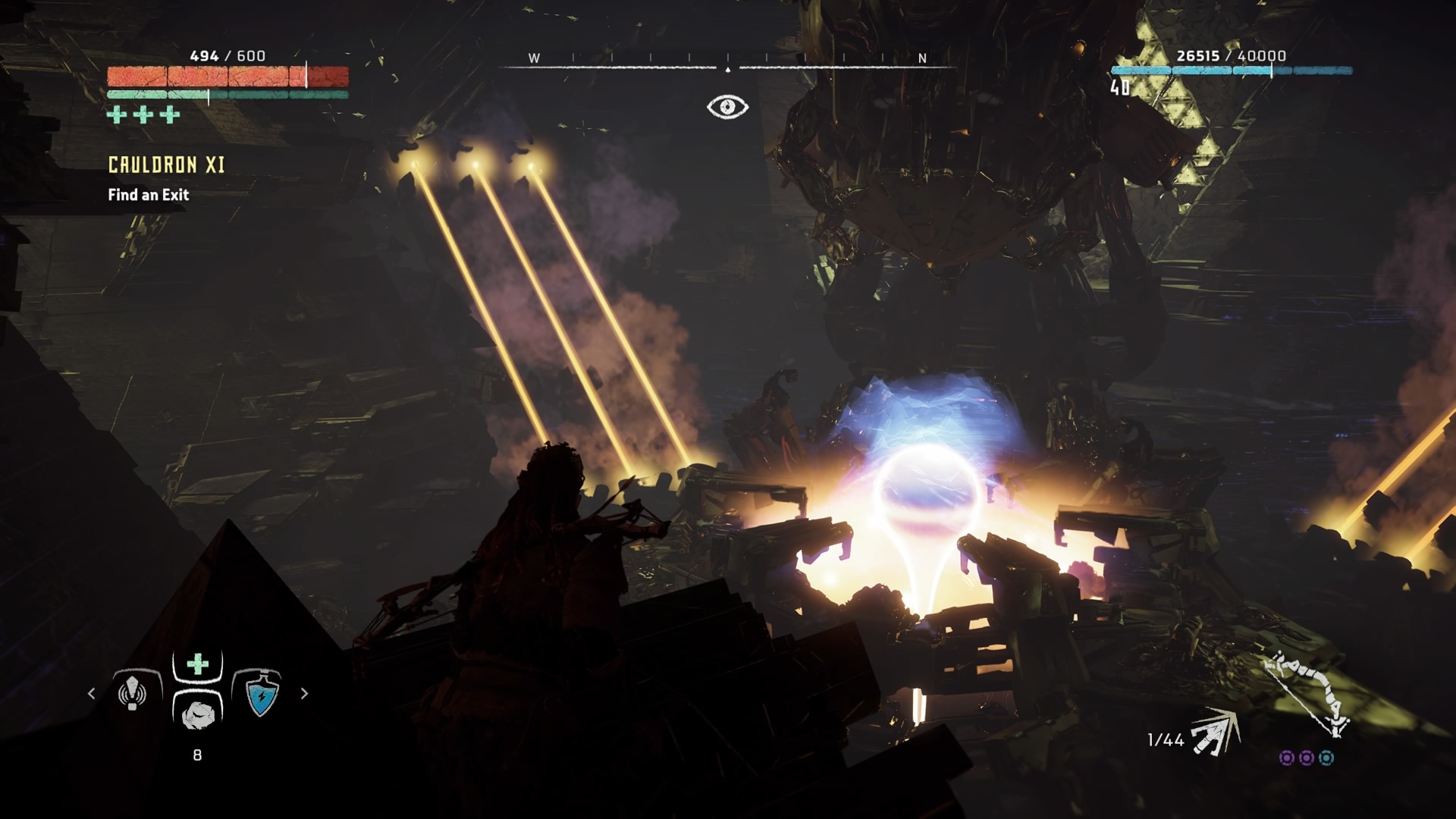The width and height of the screenshot is (1456, 819).
Task: Click the compass bar heading strip
Action: point(728,61)
